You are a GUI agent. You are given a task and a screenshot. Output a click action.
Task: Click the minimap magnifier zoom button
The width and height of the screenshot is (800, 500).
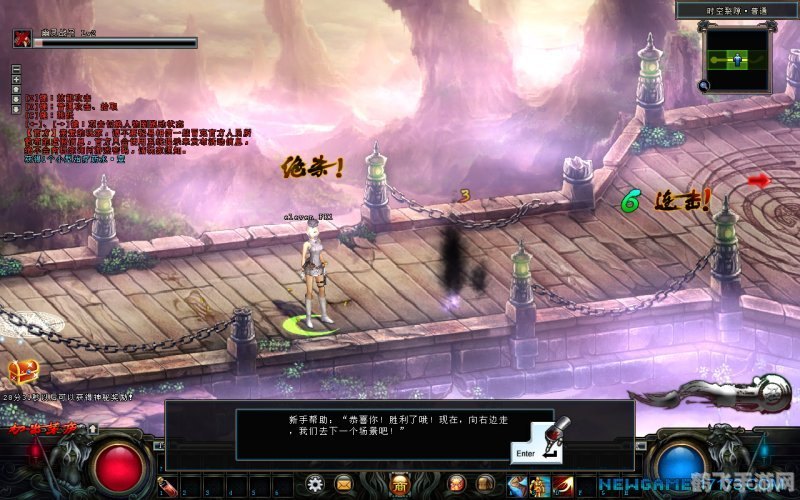(x=705, y=86)
